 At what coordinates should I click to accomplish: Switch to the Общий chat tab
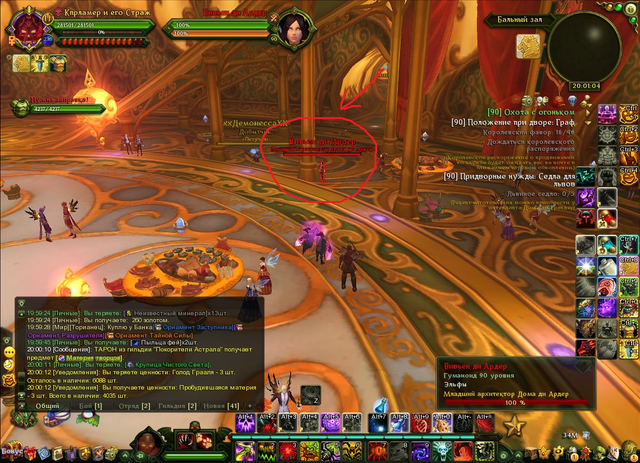click(x=47, y=406)
